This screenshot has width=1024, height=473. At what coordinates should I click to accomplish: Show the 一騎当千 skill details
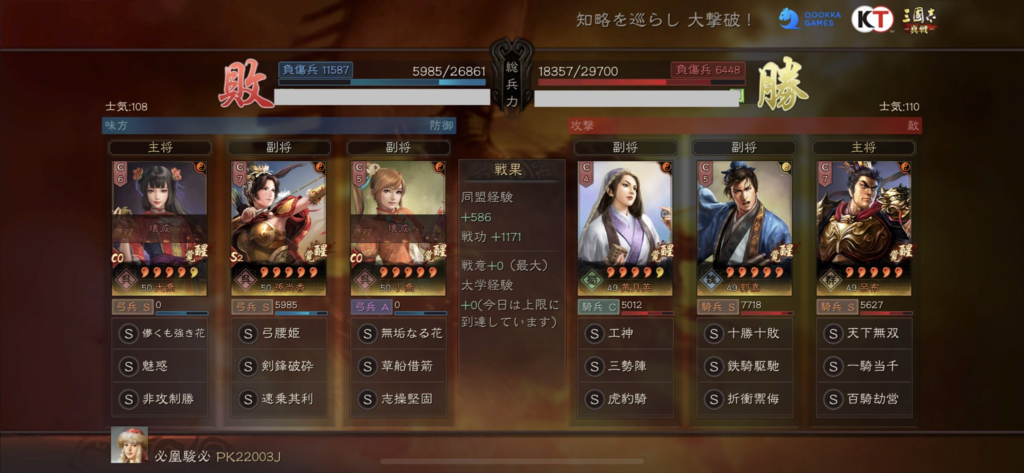864,366
